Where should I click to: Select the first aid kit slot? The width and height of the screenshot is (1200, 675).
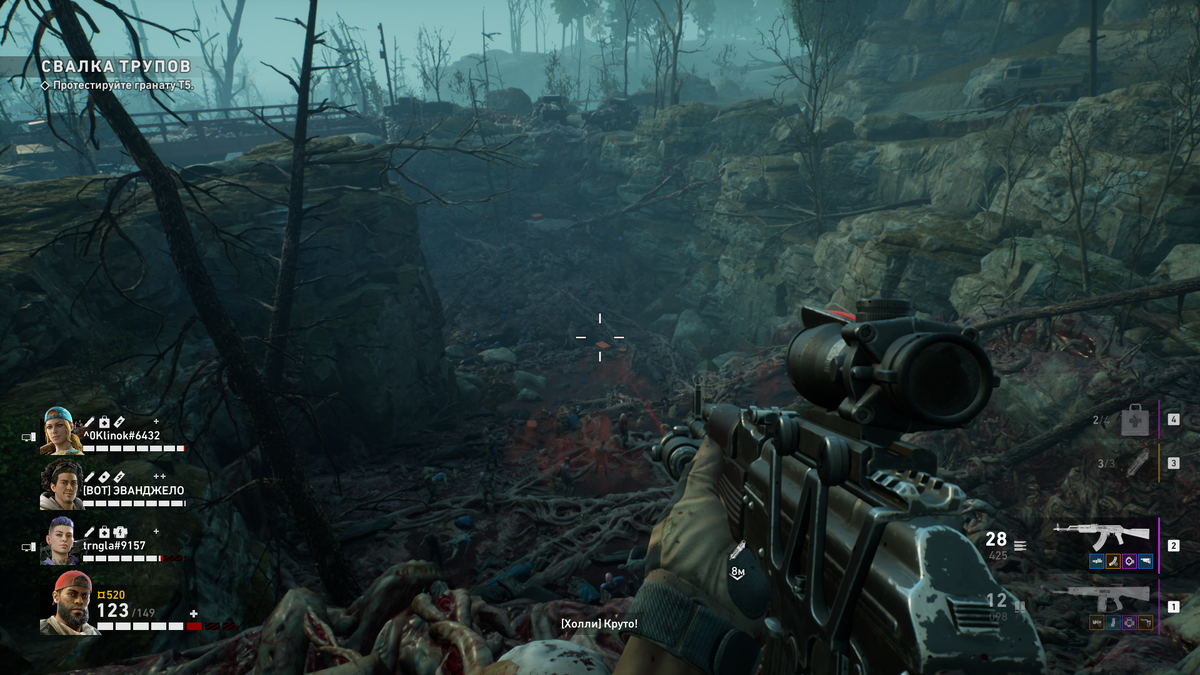click(1134, 420)
